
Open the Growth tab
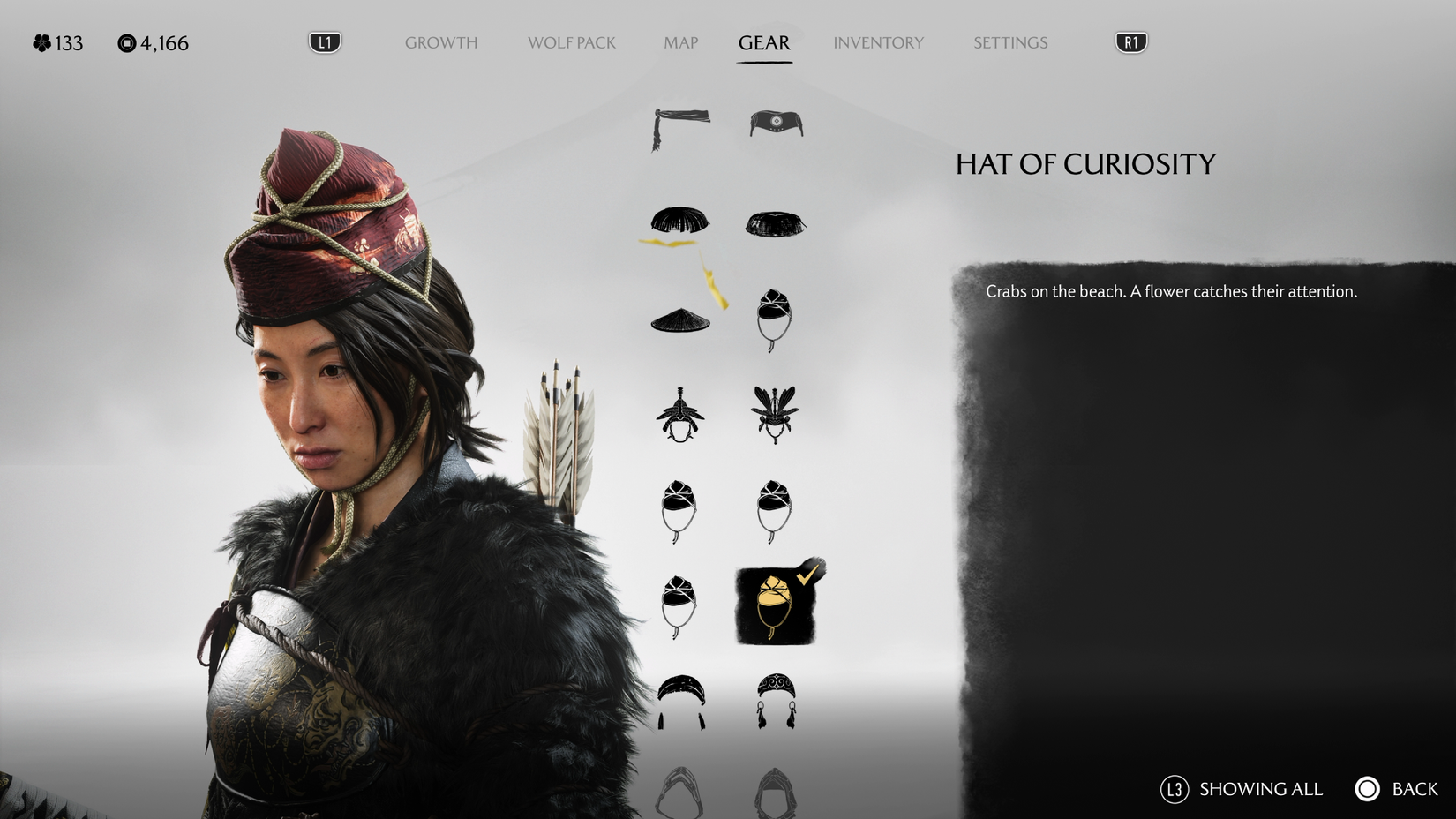pos(440,42)
